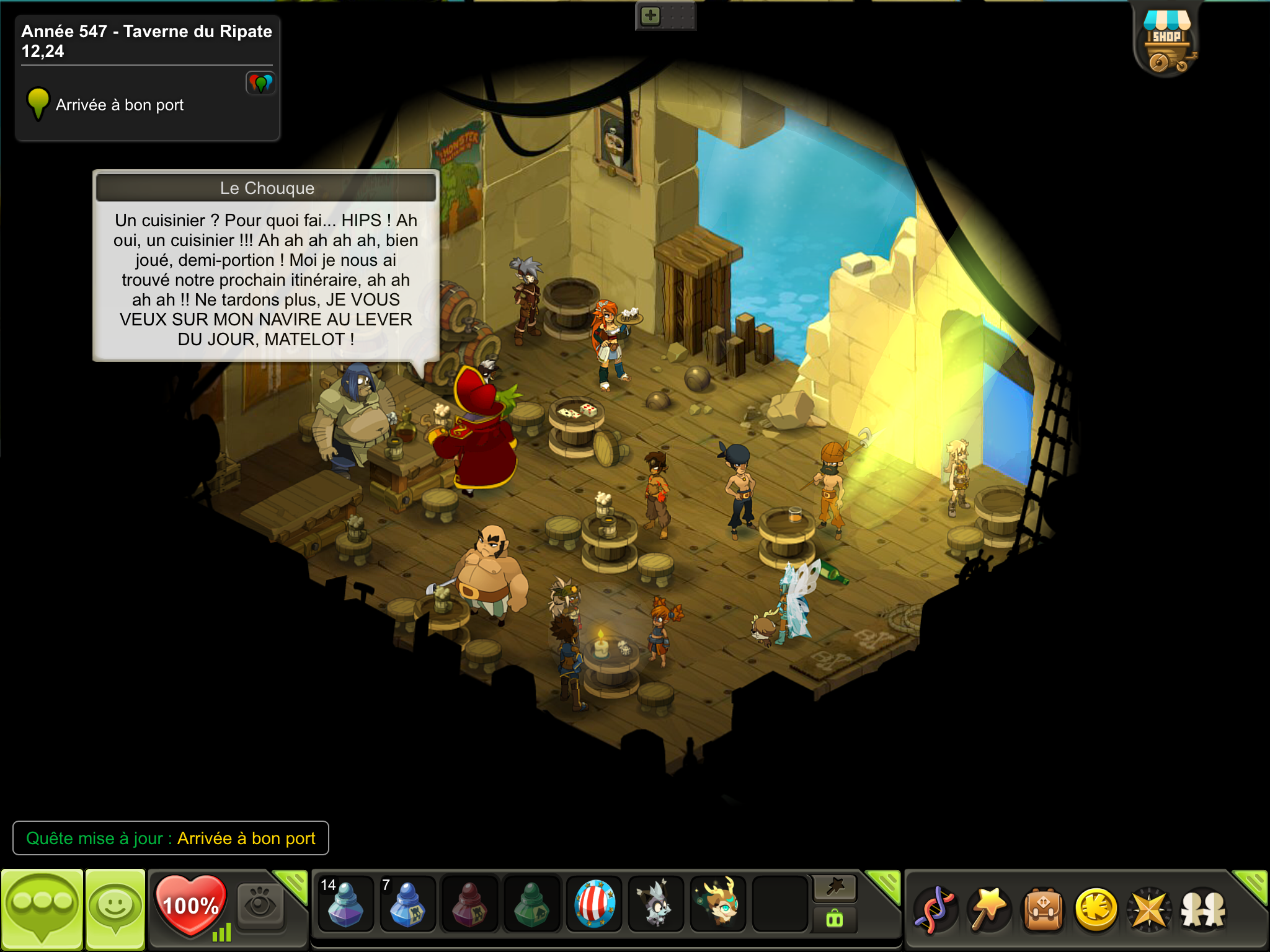
Task: Open the compass star map
Action: [x=1150, y=910]
